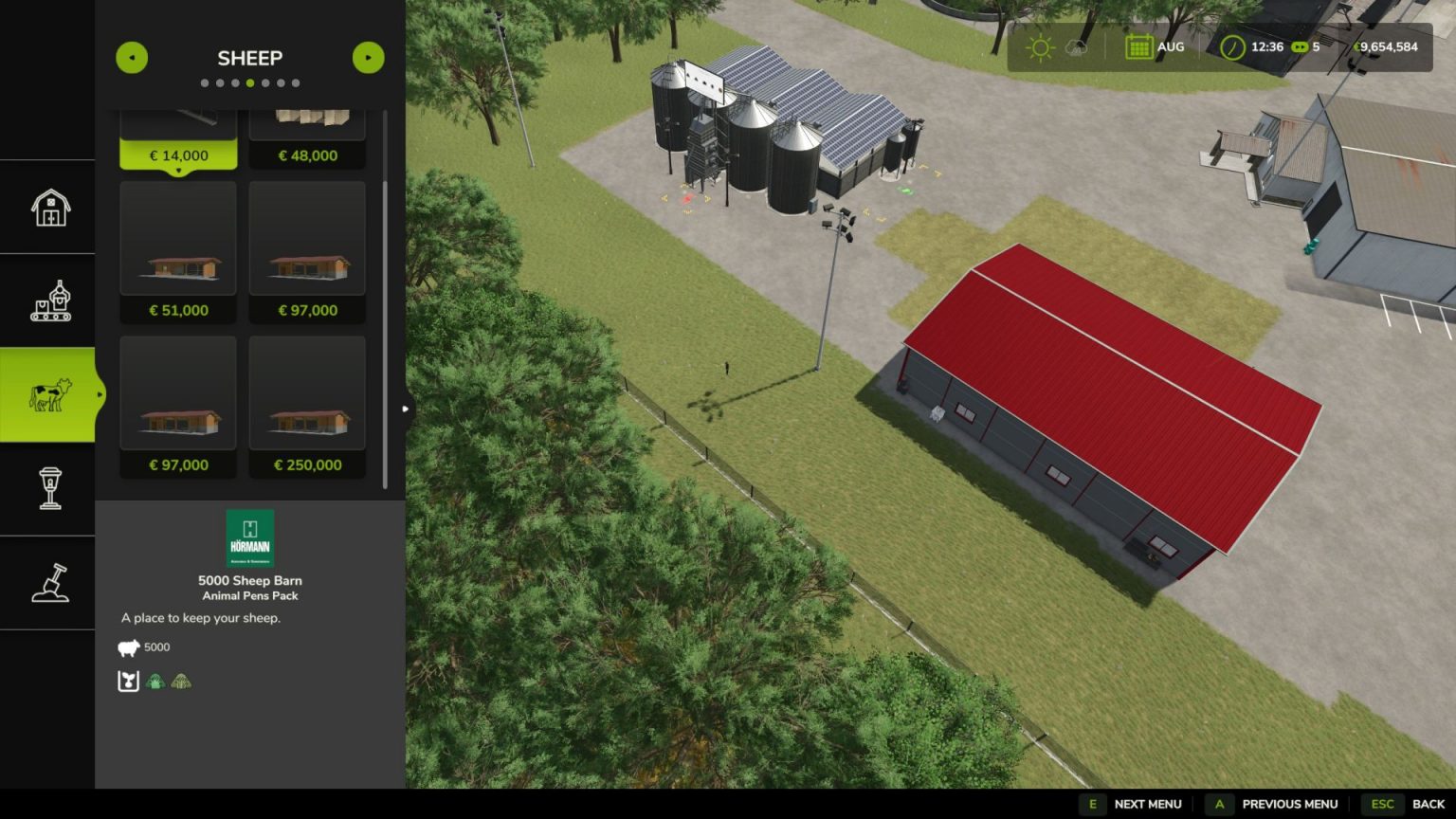Click the right arrow beside SHEEP header
This screenshot has height=819, width=1456.
click(x=368, y=58)
